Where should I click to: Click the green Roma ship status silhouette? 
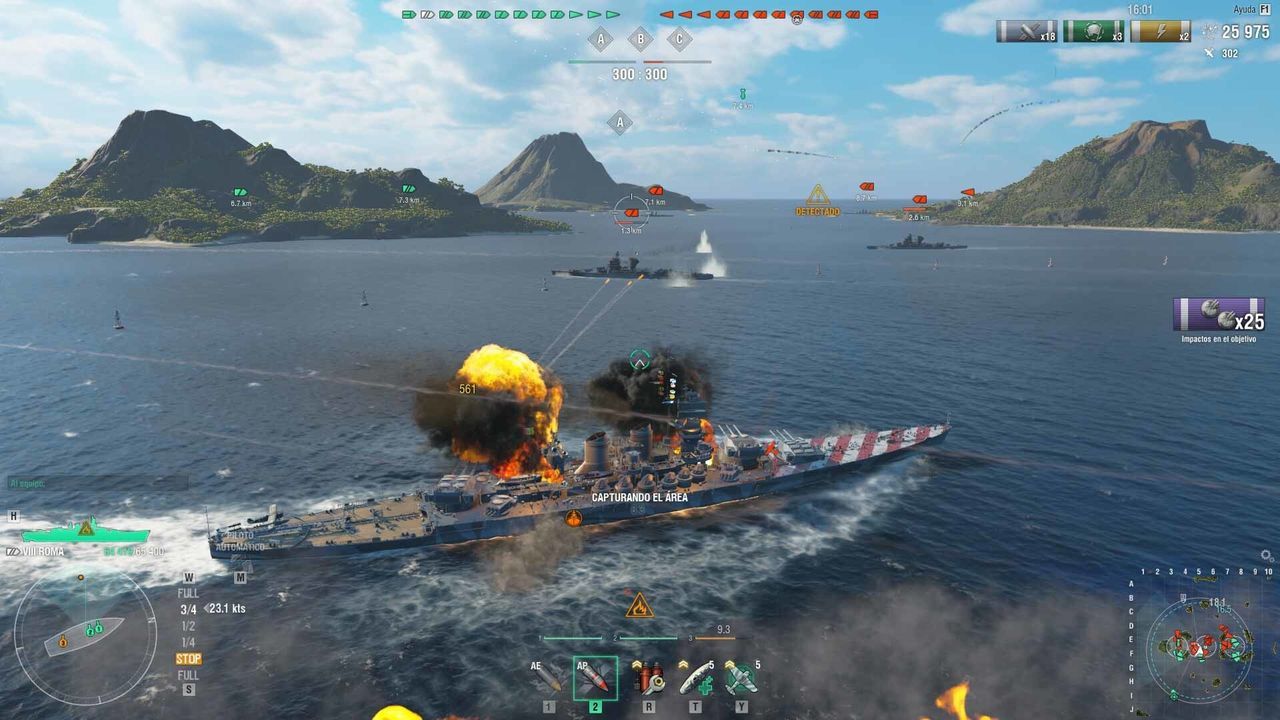[x=85, y=530]
